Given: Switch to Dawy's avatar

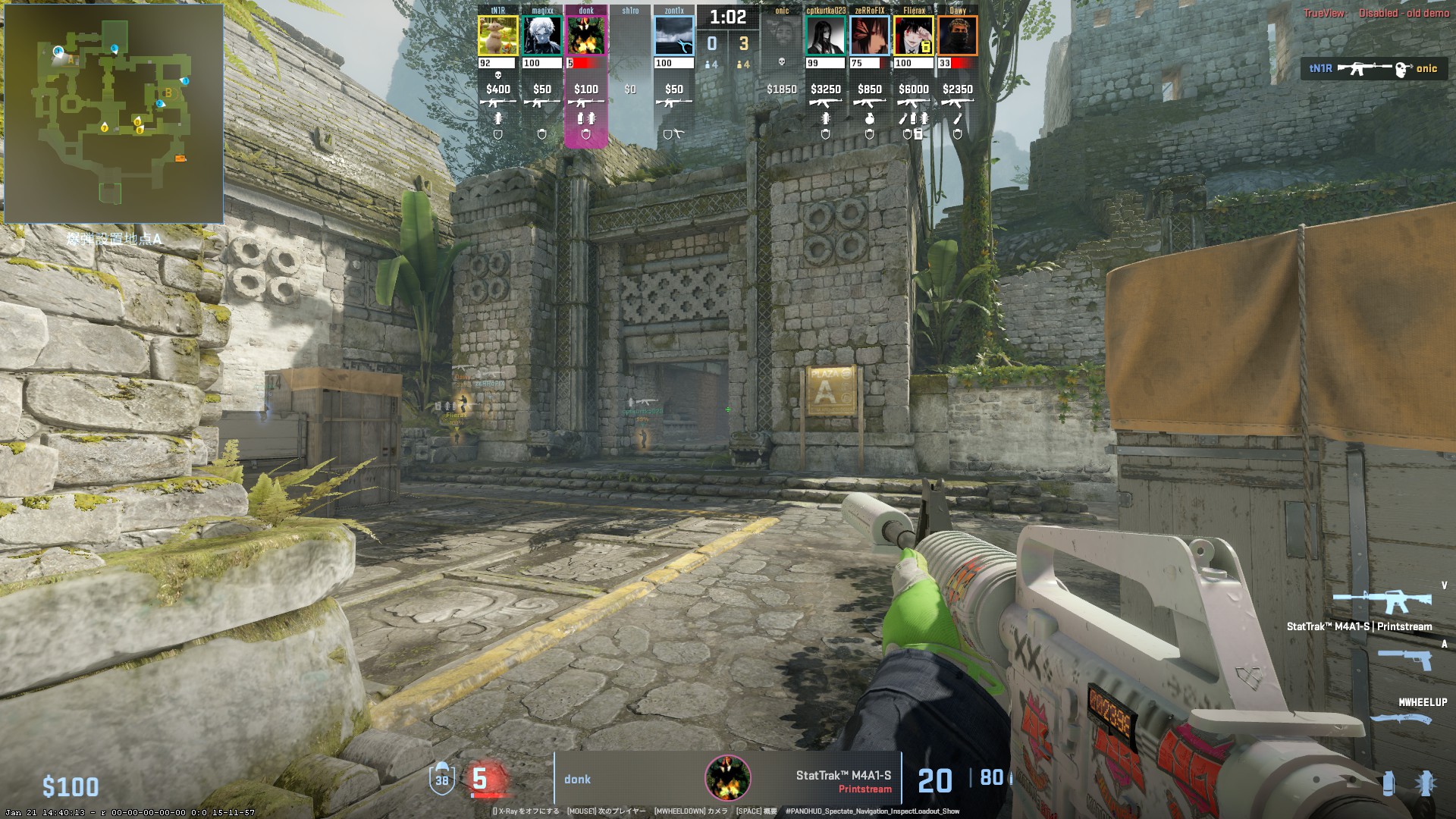Looking at the screenshot, I should [x=958, y=36].
